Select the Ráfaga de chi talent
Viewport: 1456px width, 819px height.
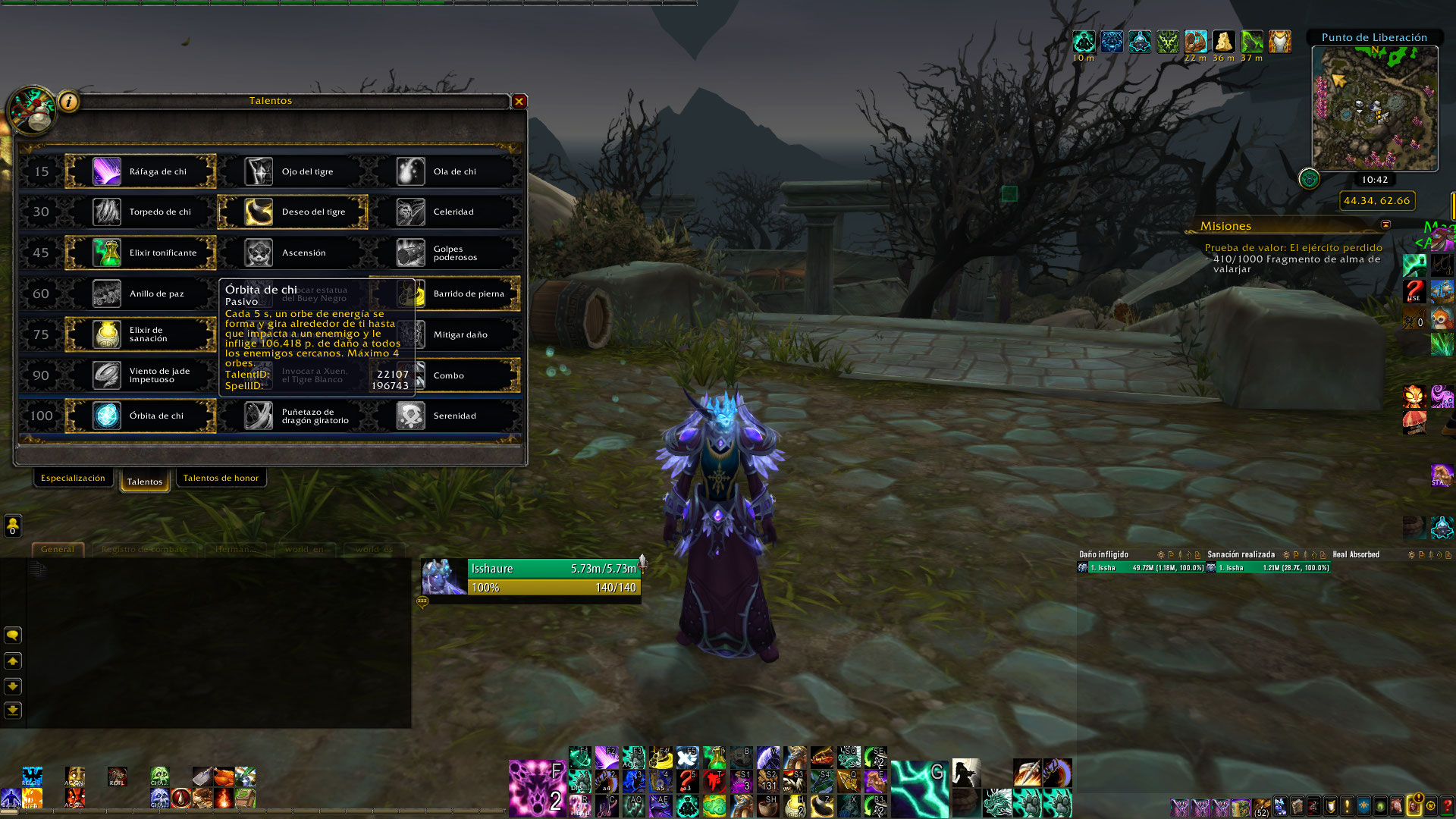coord(141,171)
